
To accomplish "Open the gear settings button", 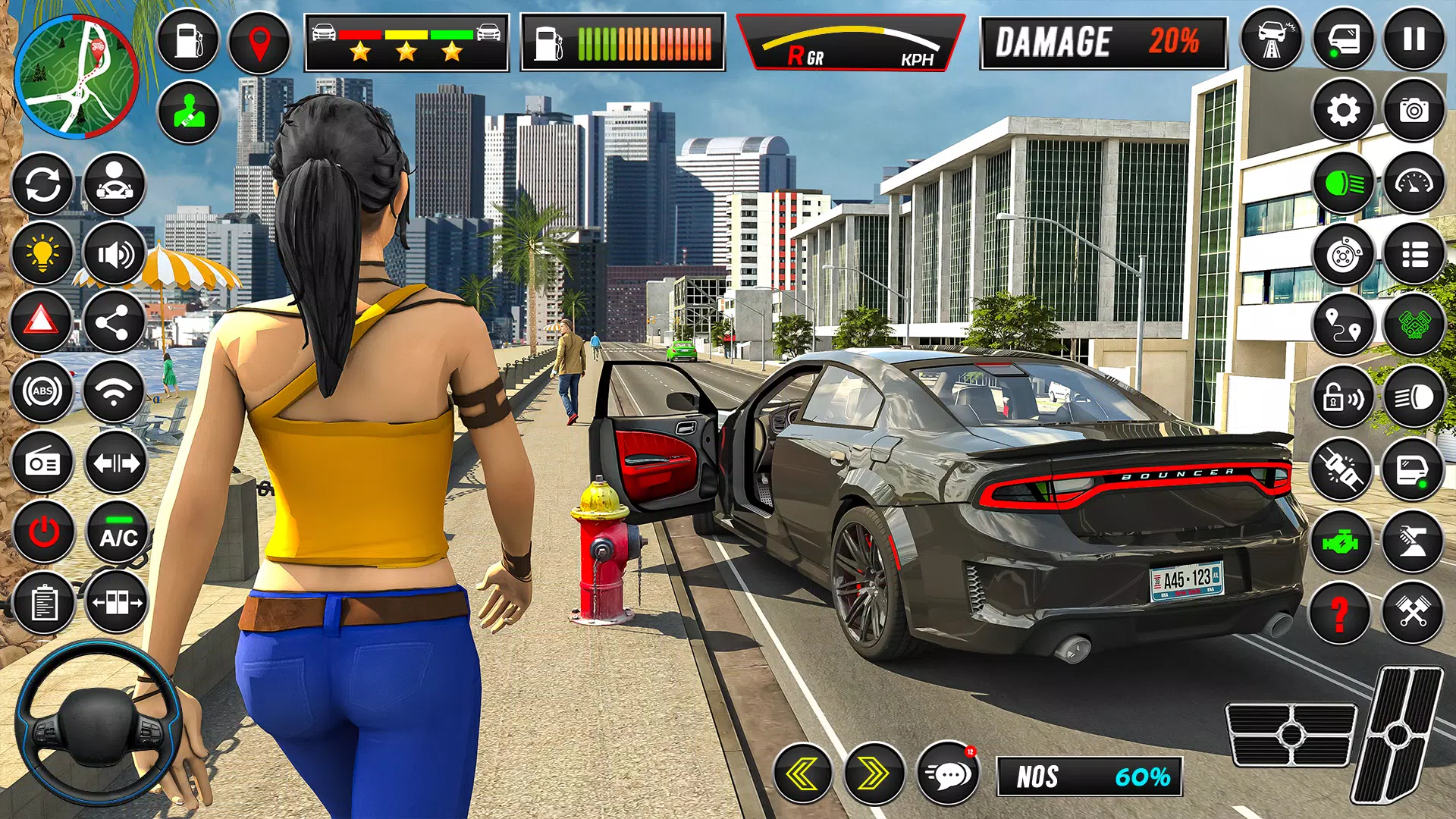I will pyautogui.click(x=1343, y=111).
